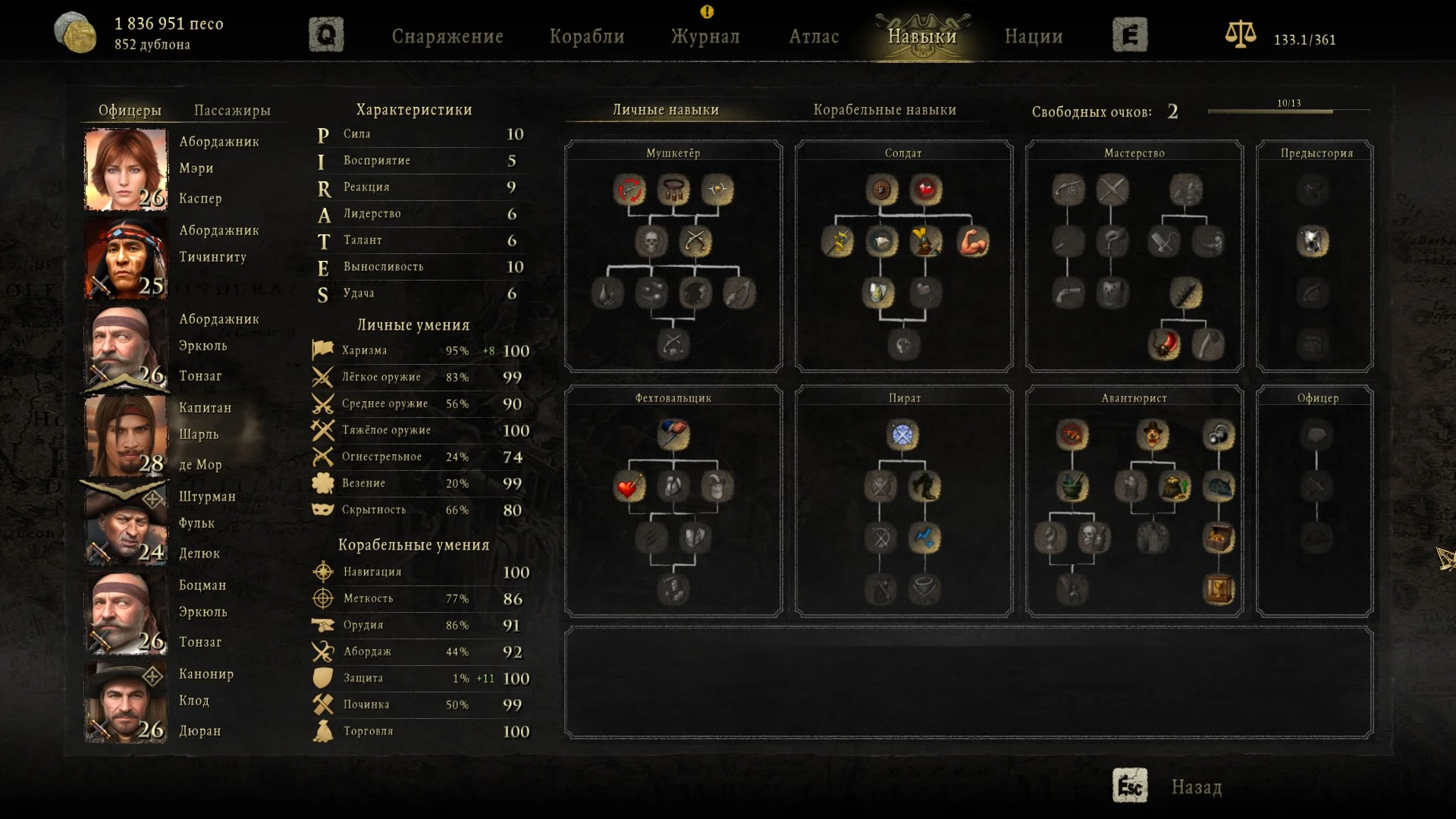
Task: Open the Журнал tab
Action: 705,36
